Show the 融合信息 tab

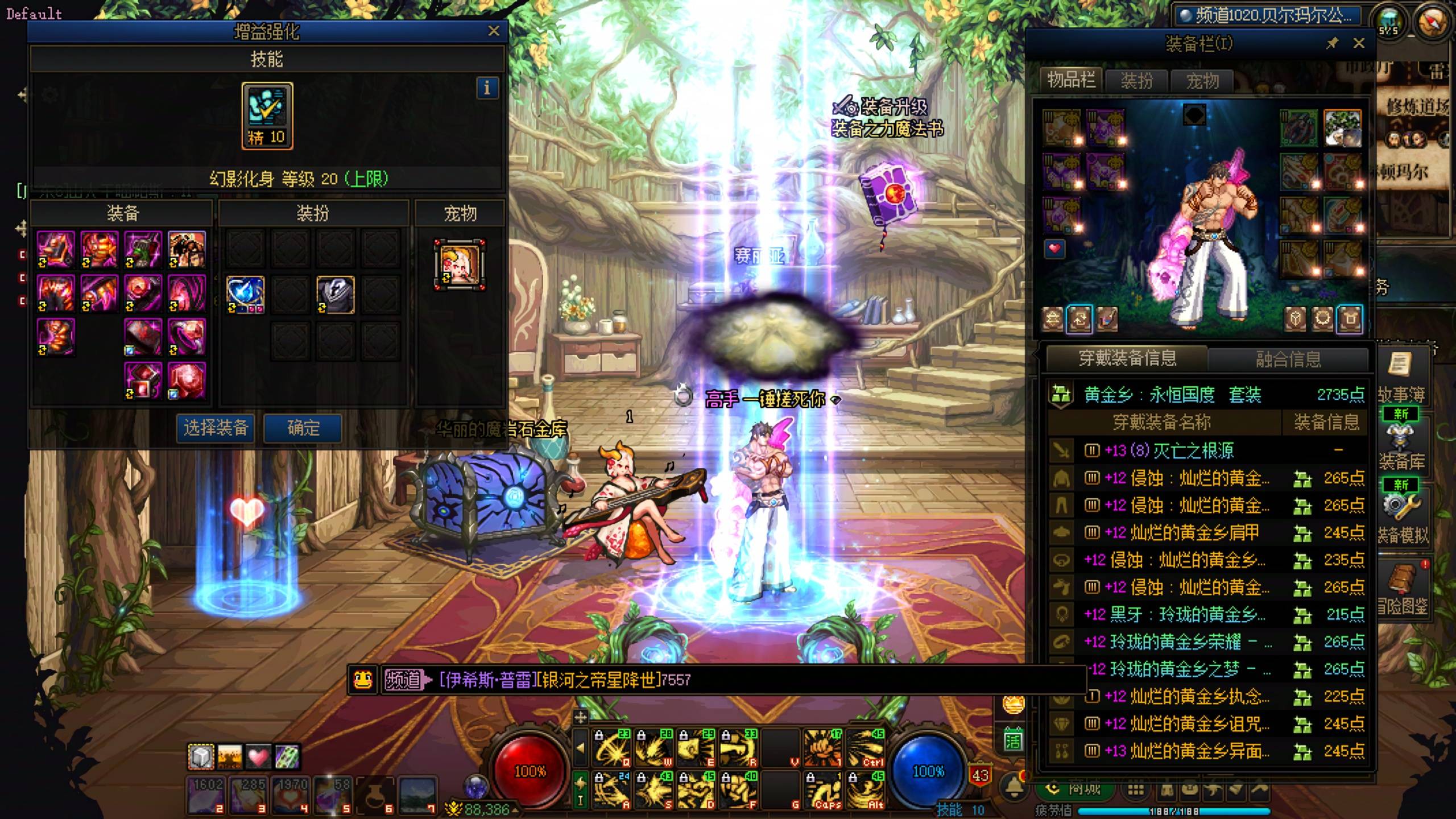click(x=1288, y=359)
